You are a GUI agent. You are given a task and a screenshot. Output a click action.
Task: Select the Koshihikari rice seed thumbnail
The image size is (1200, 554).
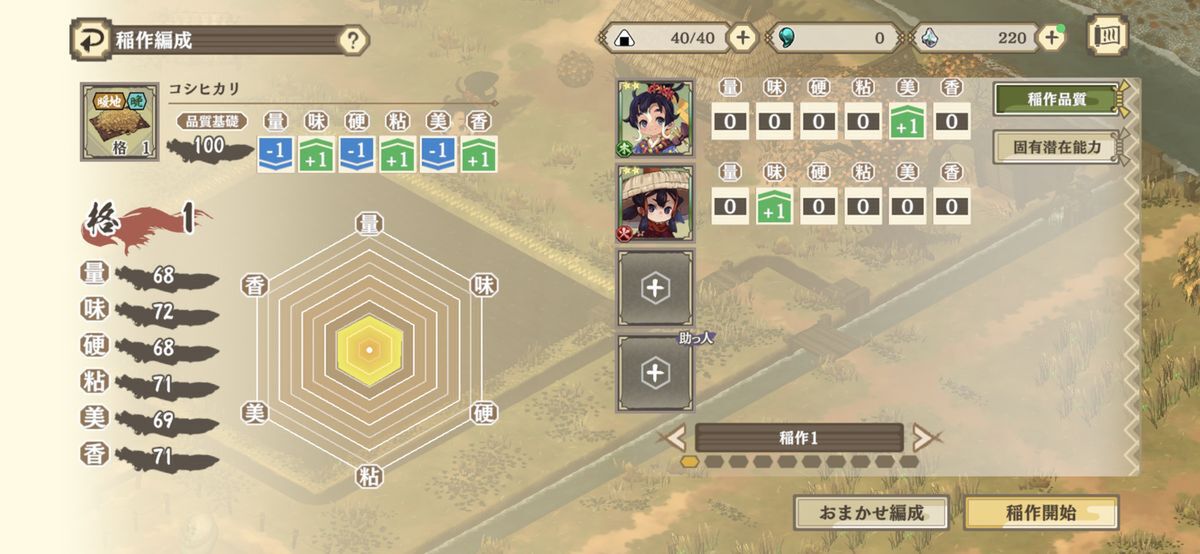coord(119,121)
